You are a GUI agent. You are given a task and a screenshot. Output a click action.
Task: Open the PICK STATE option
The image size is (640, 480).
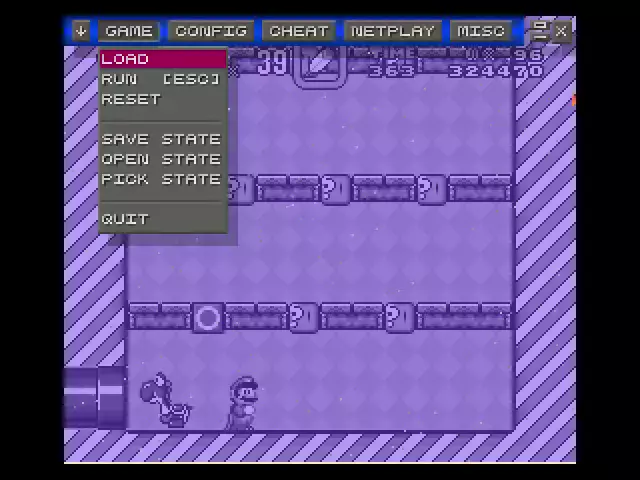(x=162, y=179)
